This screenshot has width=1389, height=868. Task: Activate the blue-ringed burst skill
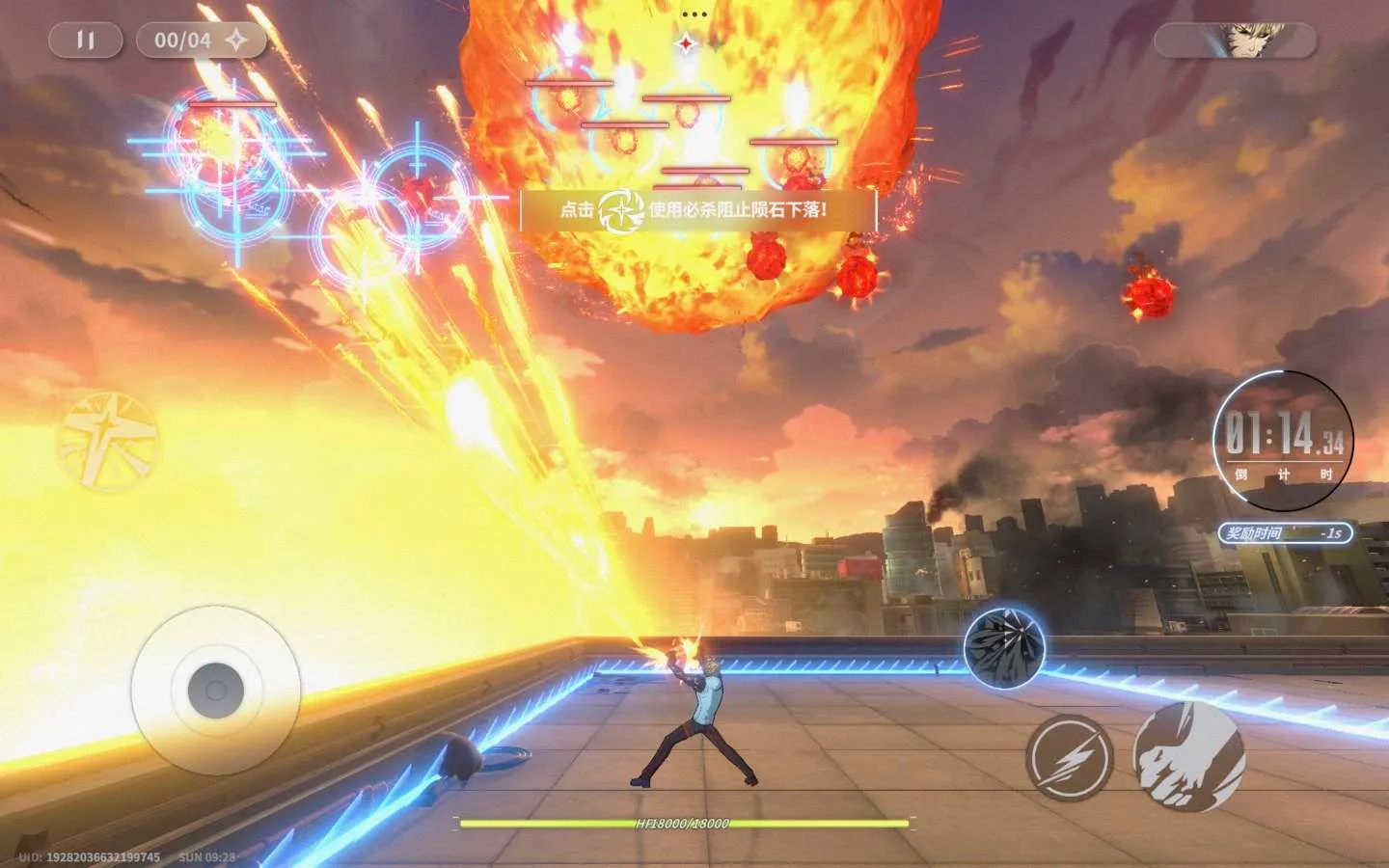click(1004, 647)
